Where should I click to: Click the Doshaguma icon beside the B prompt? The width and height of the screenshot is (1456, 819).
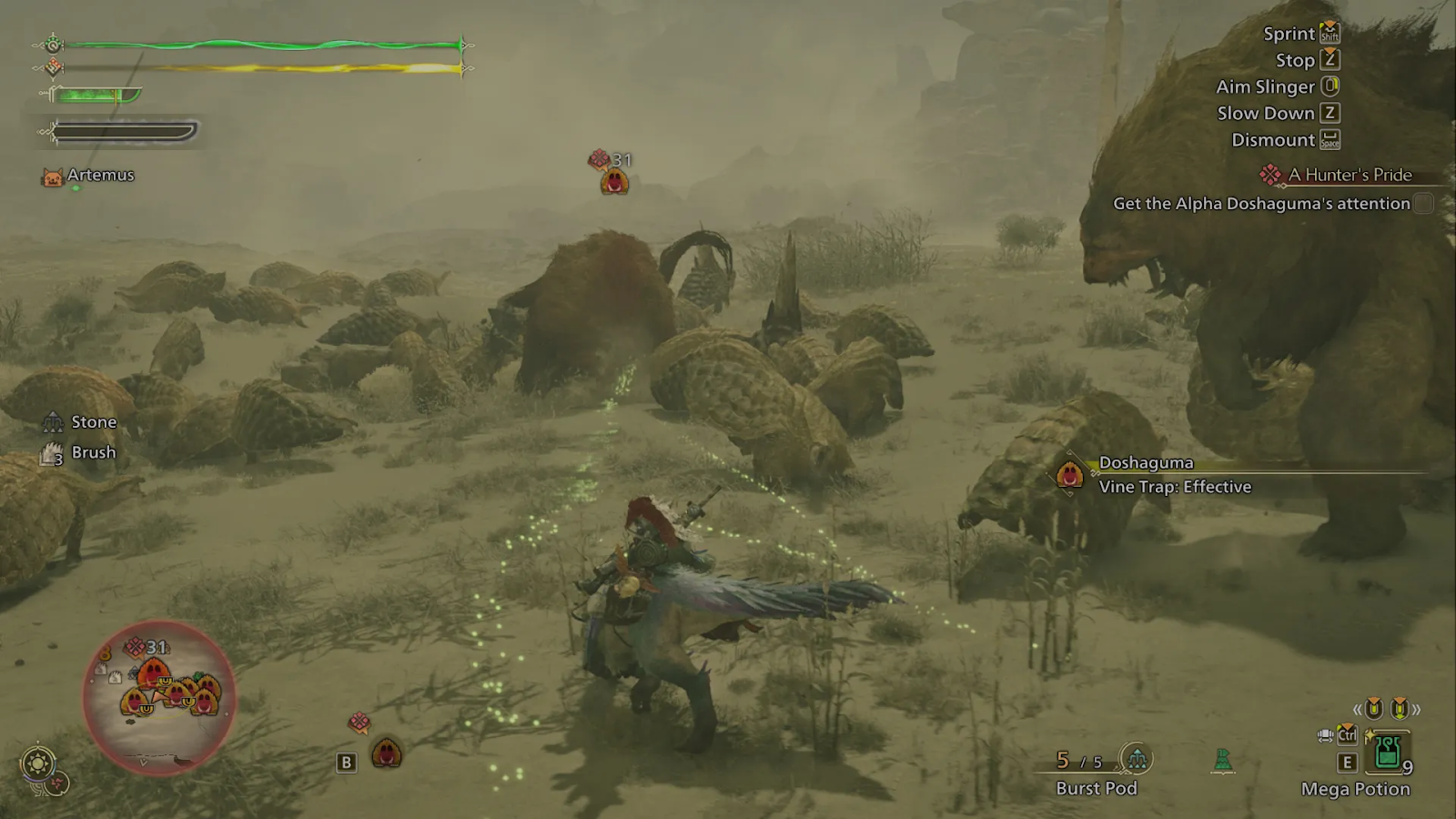coord(387,753)
